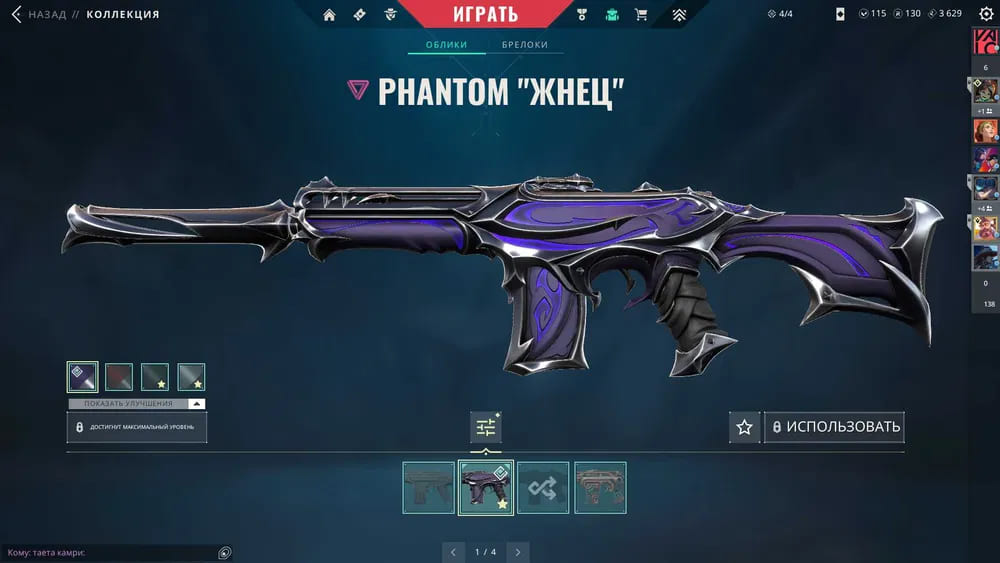1000x563 pixels.
Task: Switch to the Облики tab
Action: (x=447, y=45)
